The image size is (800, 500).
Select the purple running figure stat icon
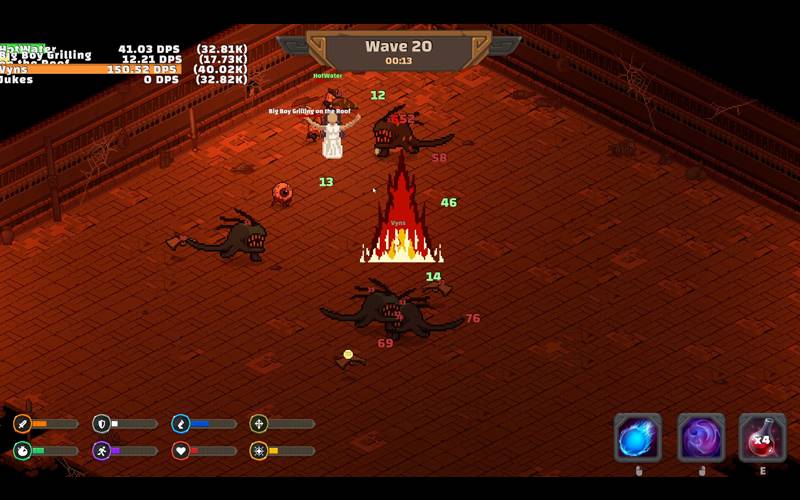coord(101,451)
